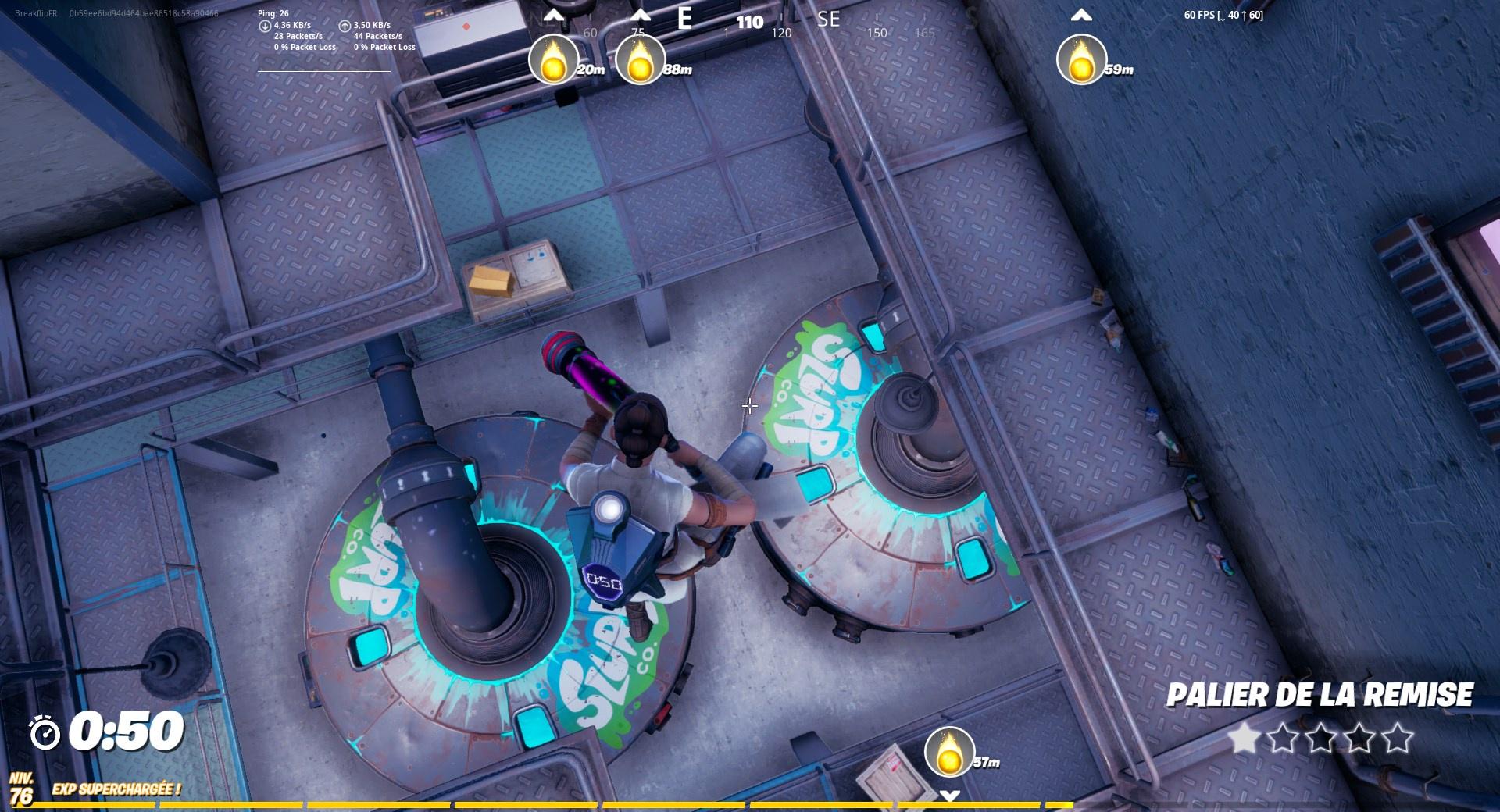Click the download arrow next to 4,36 KB/s
Image resolution: width=1500 pixels, height=812 pixels.
[x=266, y=26]
